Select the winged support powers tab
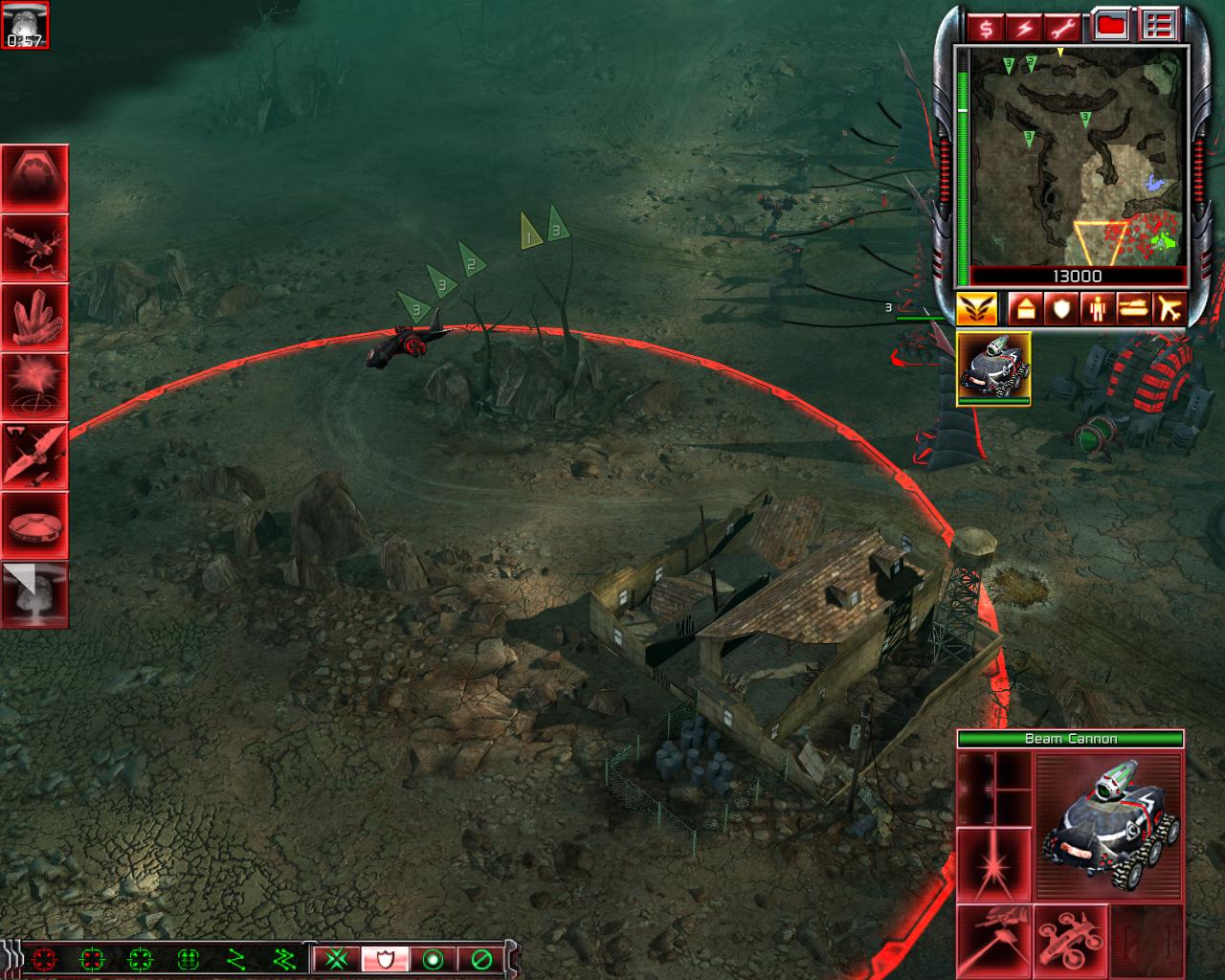Viewport: 1225px width, 980px height. pos(977,309)
